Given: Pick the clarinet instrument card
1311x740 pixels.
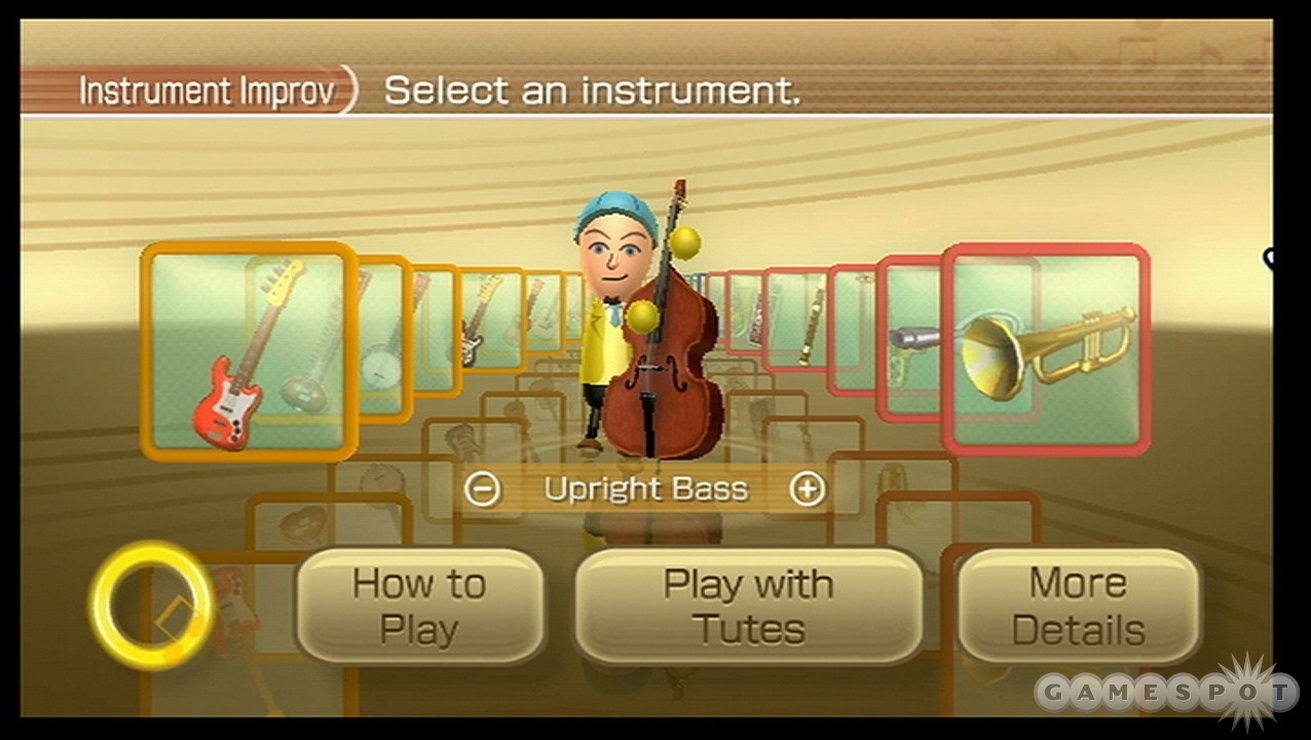Looking at the screenshot, I should 808,325.
